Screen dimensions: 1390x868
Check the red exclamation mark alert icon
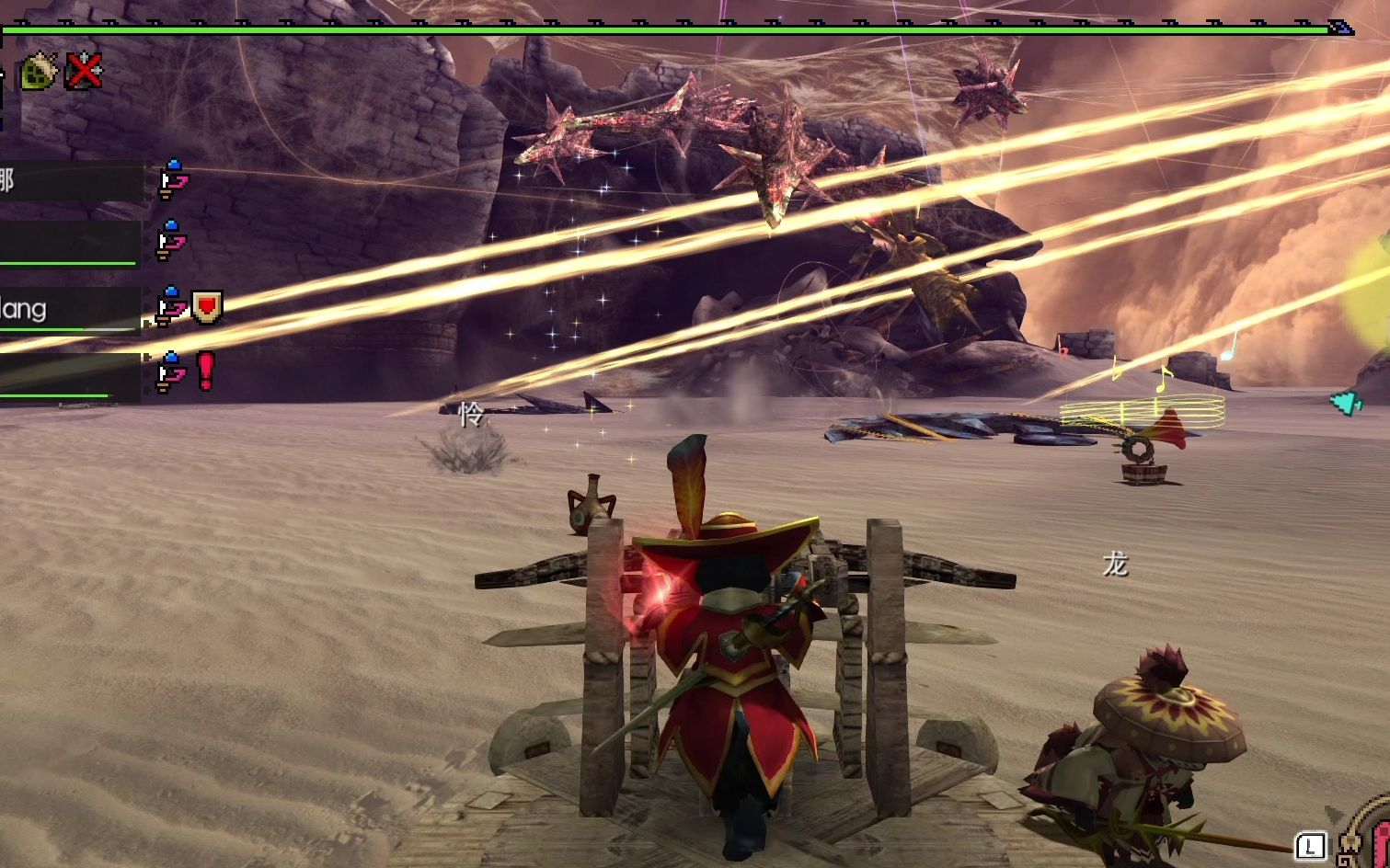pyautogui.click(x=205, y=371)
